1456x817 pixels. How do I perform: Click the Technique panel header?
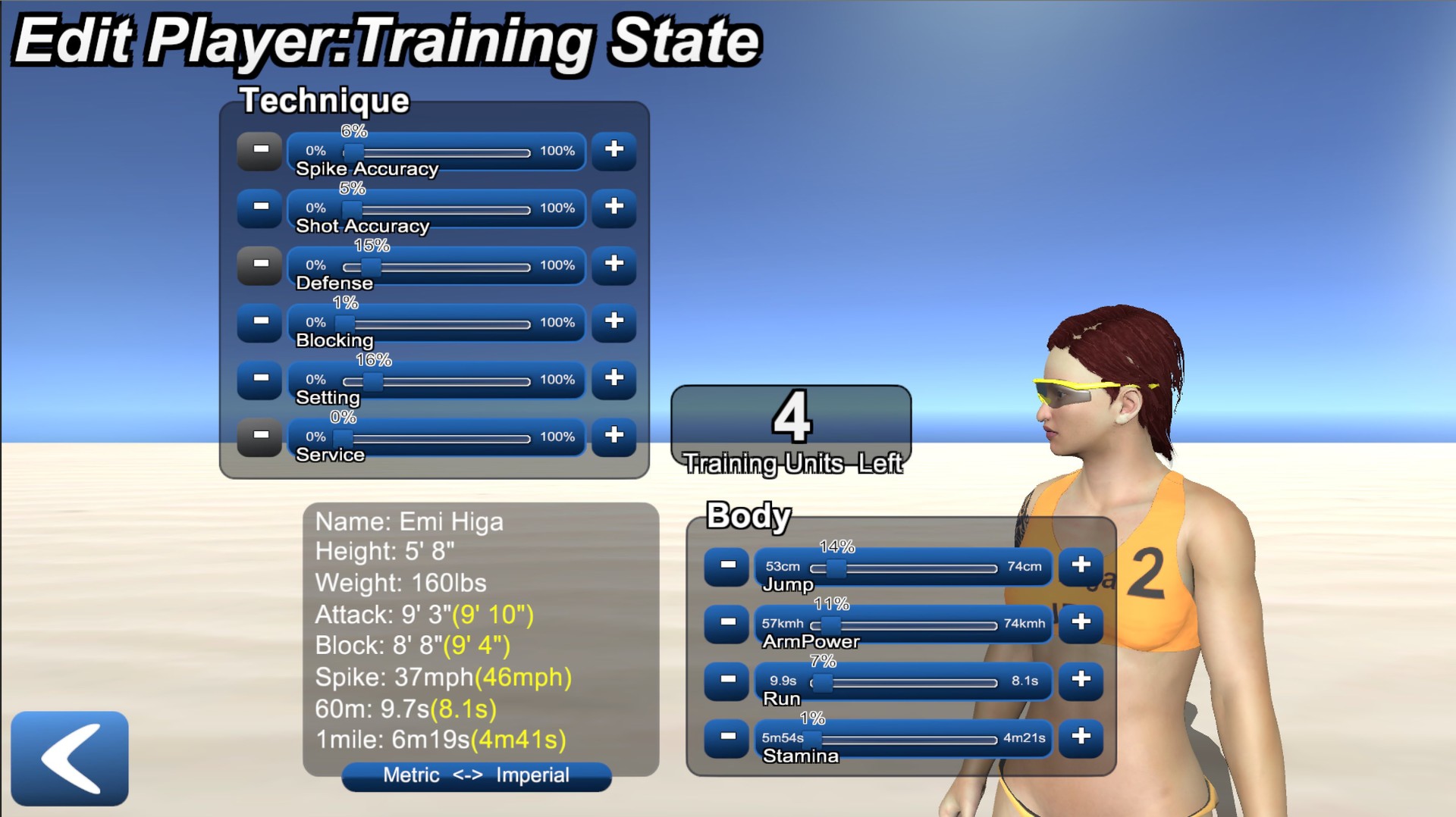[325, 101]
